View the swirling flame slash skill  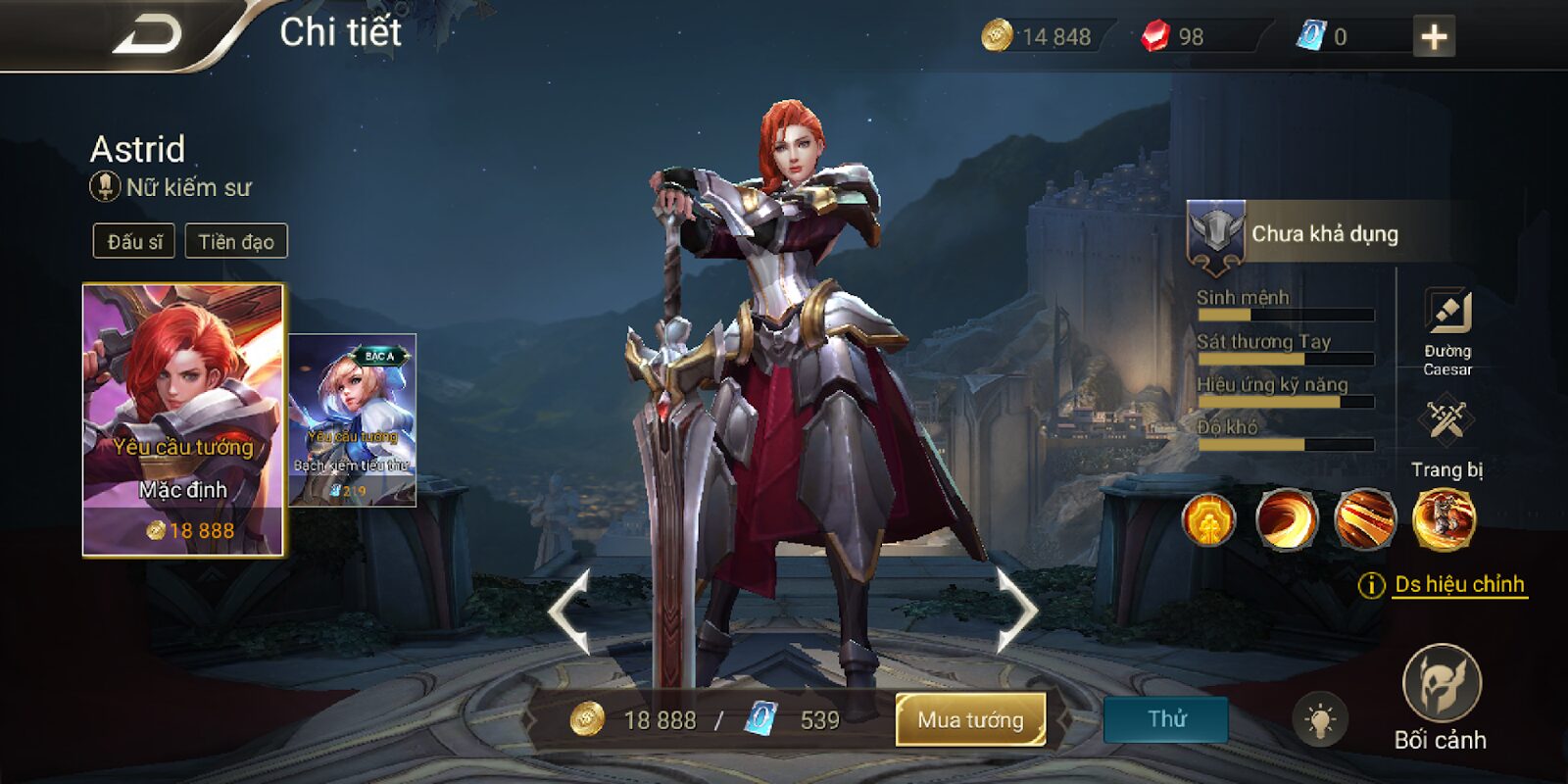tap(1287, 518)
